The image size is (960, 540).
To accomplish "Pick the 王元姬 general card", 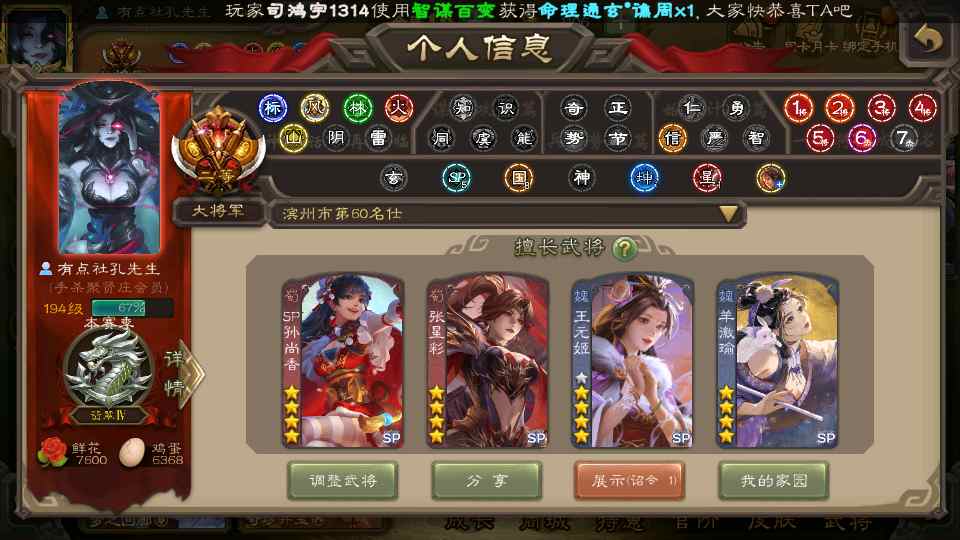I will tap(631, 360).
